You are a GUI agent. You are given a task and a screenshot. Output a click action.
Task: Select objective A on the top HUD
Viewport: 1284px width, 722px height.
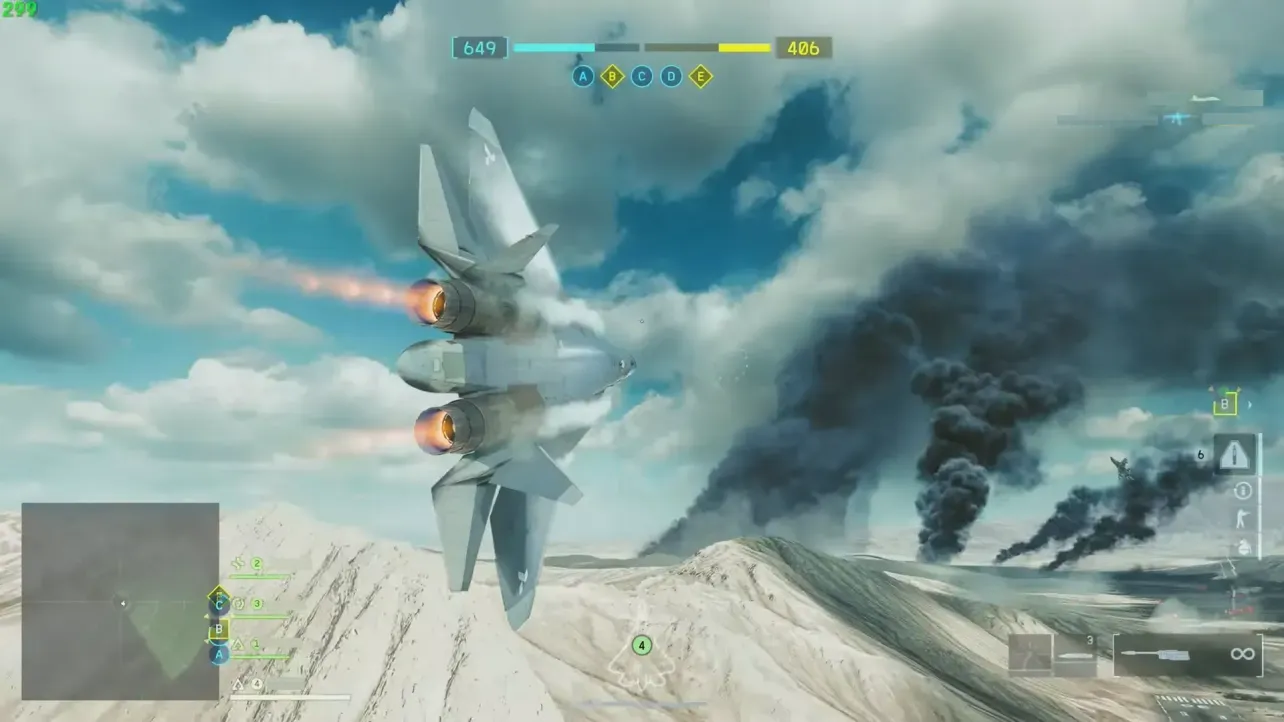tap(583, 75)
